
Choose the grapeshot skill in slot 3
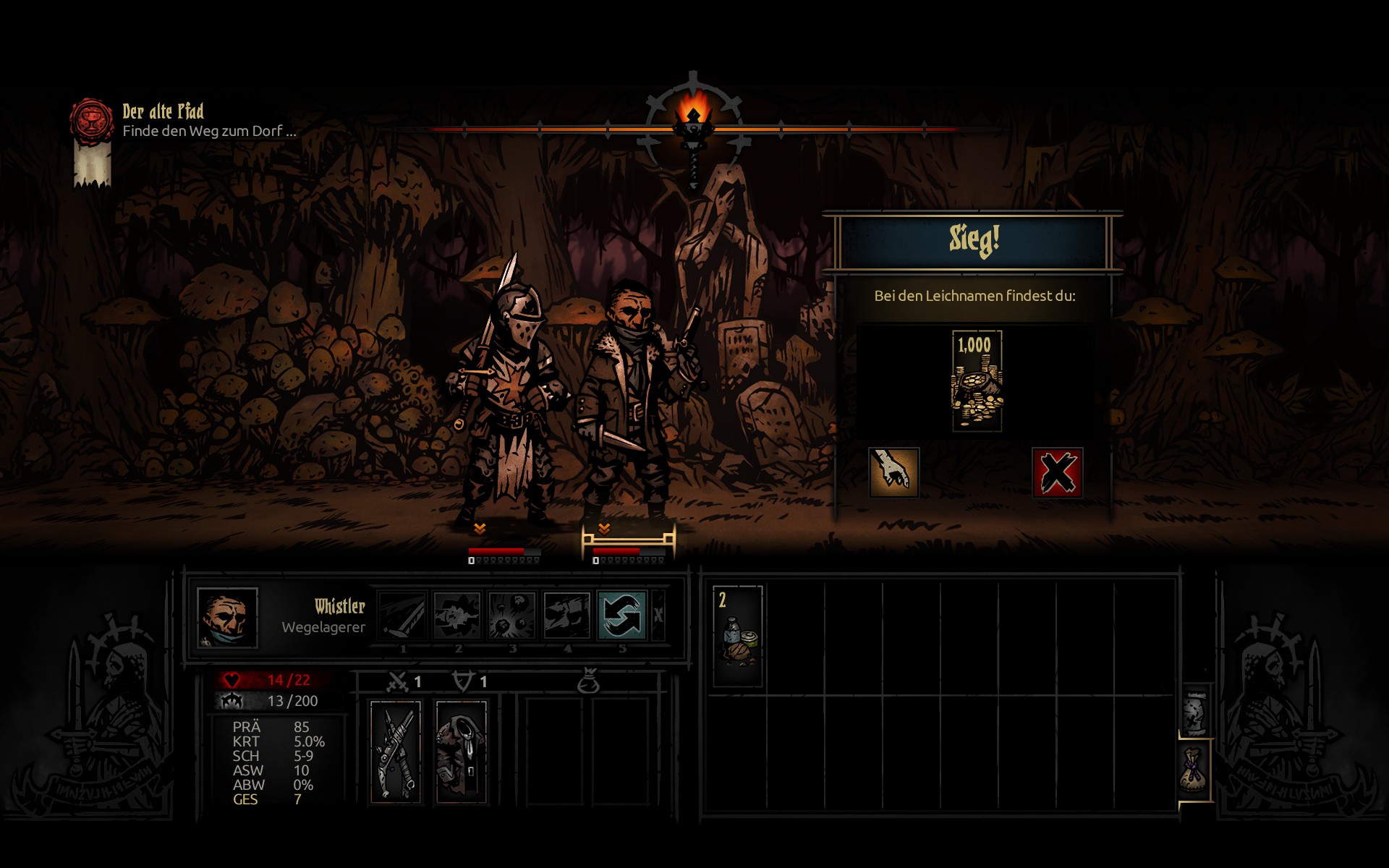pos(512,616)
